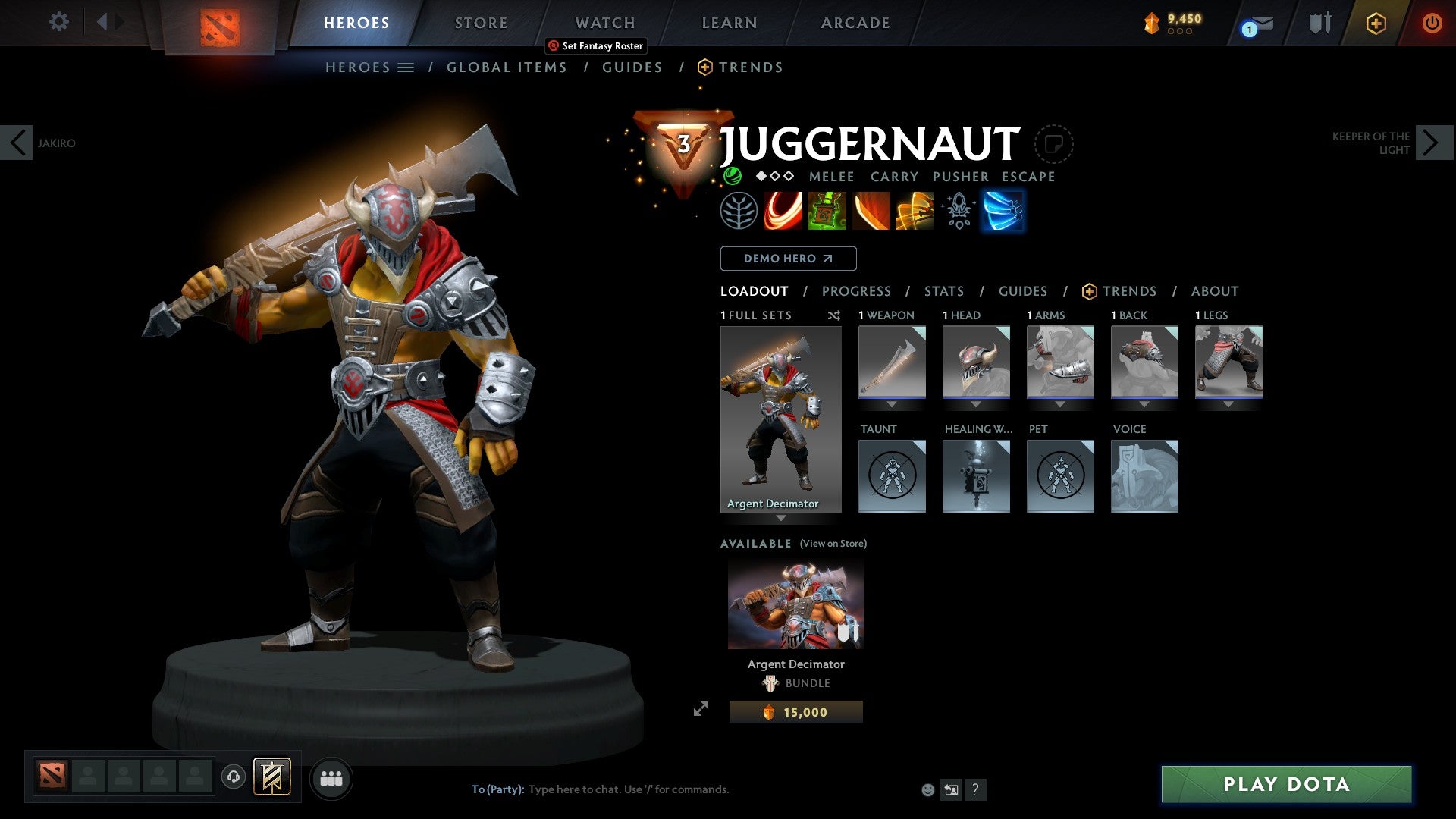This screenshot has height=819, width=1456.
Task: Expand the Argent Decimator set details
Action: (780, 519)
